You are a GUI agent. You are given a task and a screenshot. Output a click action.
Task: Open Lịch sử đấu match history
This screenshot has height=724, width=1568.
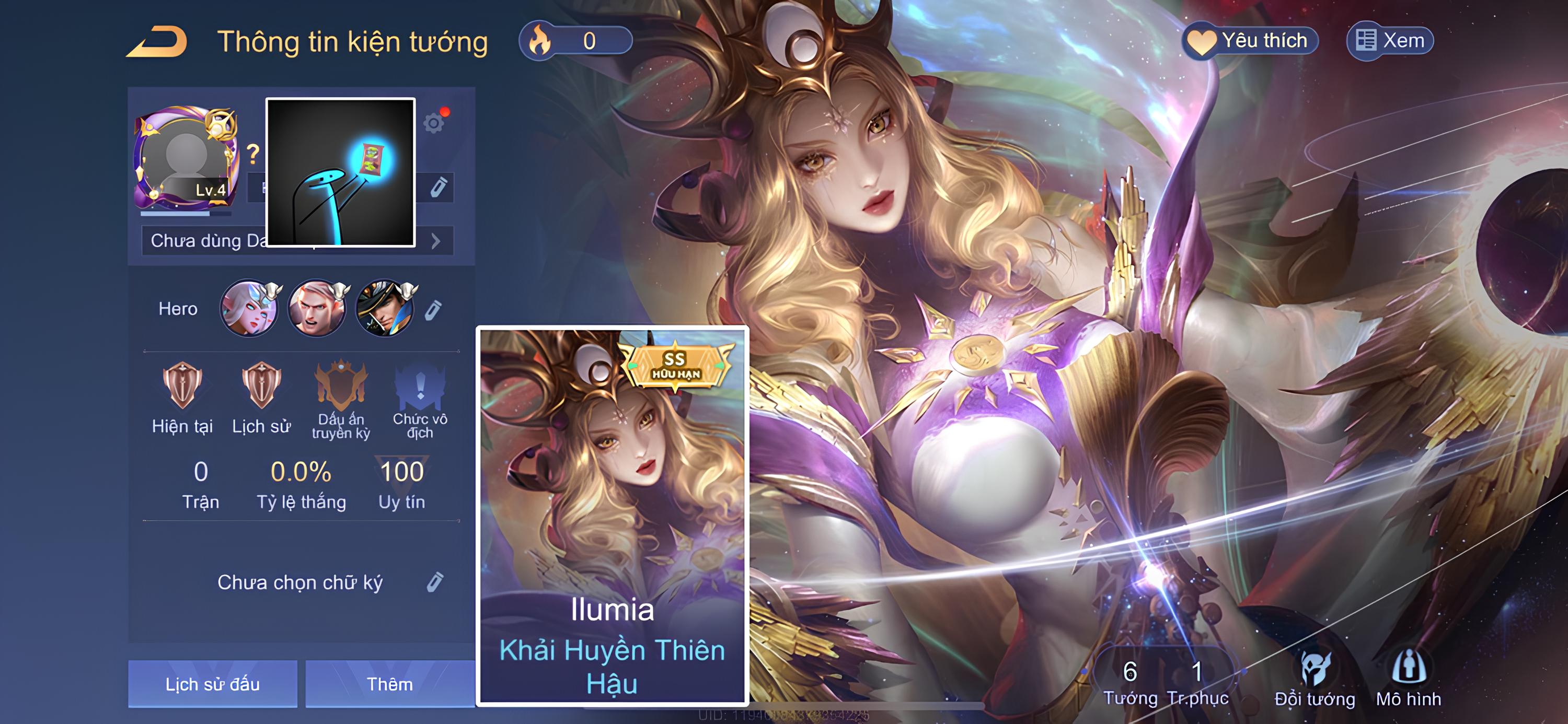pyautogui.click(x=212, y=684)
